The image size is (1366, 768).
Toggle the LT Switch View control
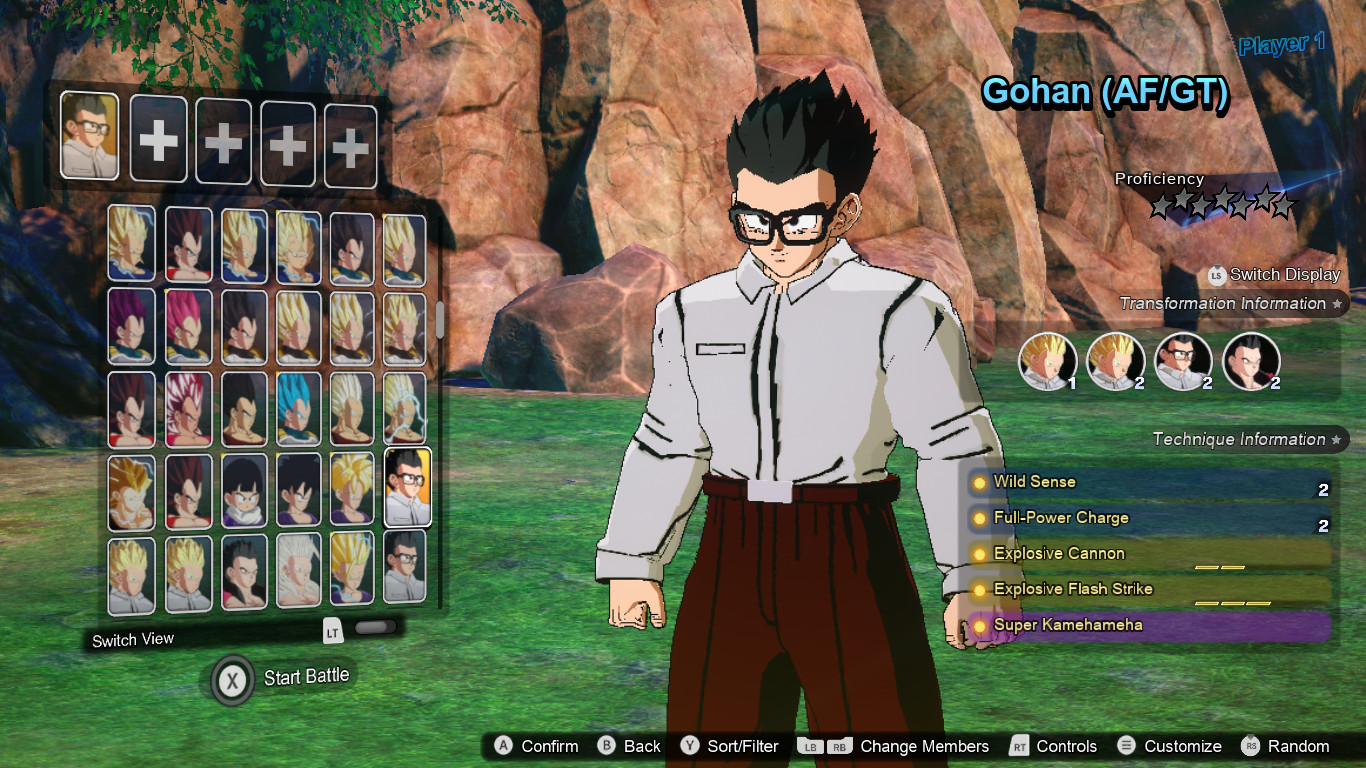click(331, 630)
